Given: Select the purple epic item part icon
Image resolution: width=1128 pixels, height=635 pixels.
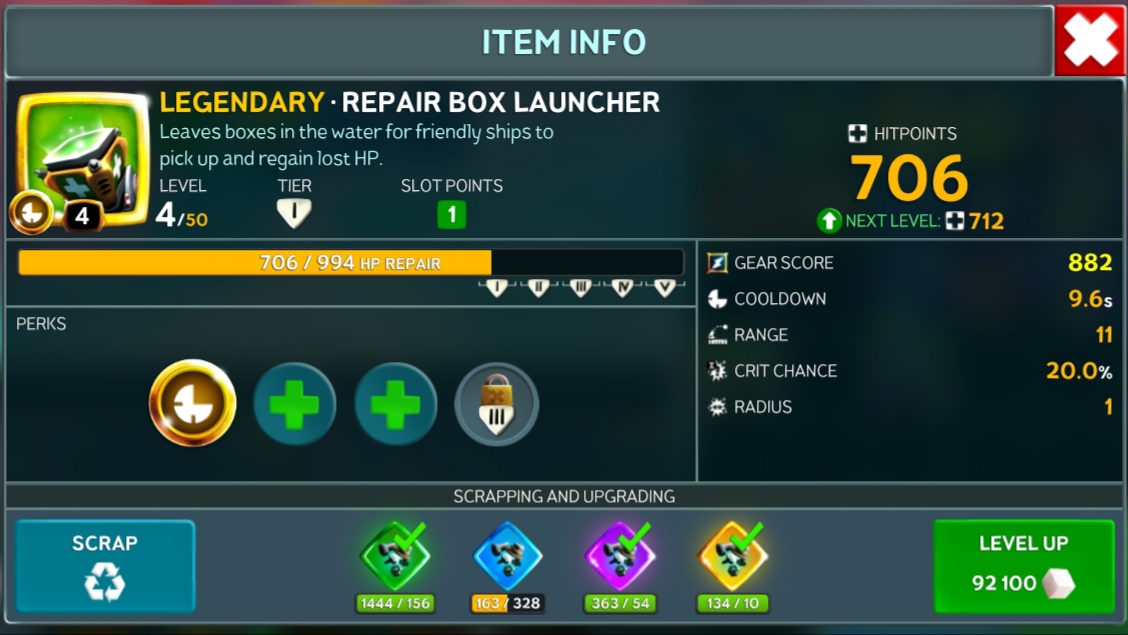Looking at the screenshot, I should pyautogui.click(x=620, y=556).
